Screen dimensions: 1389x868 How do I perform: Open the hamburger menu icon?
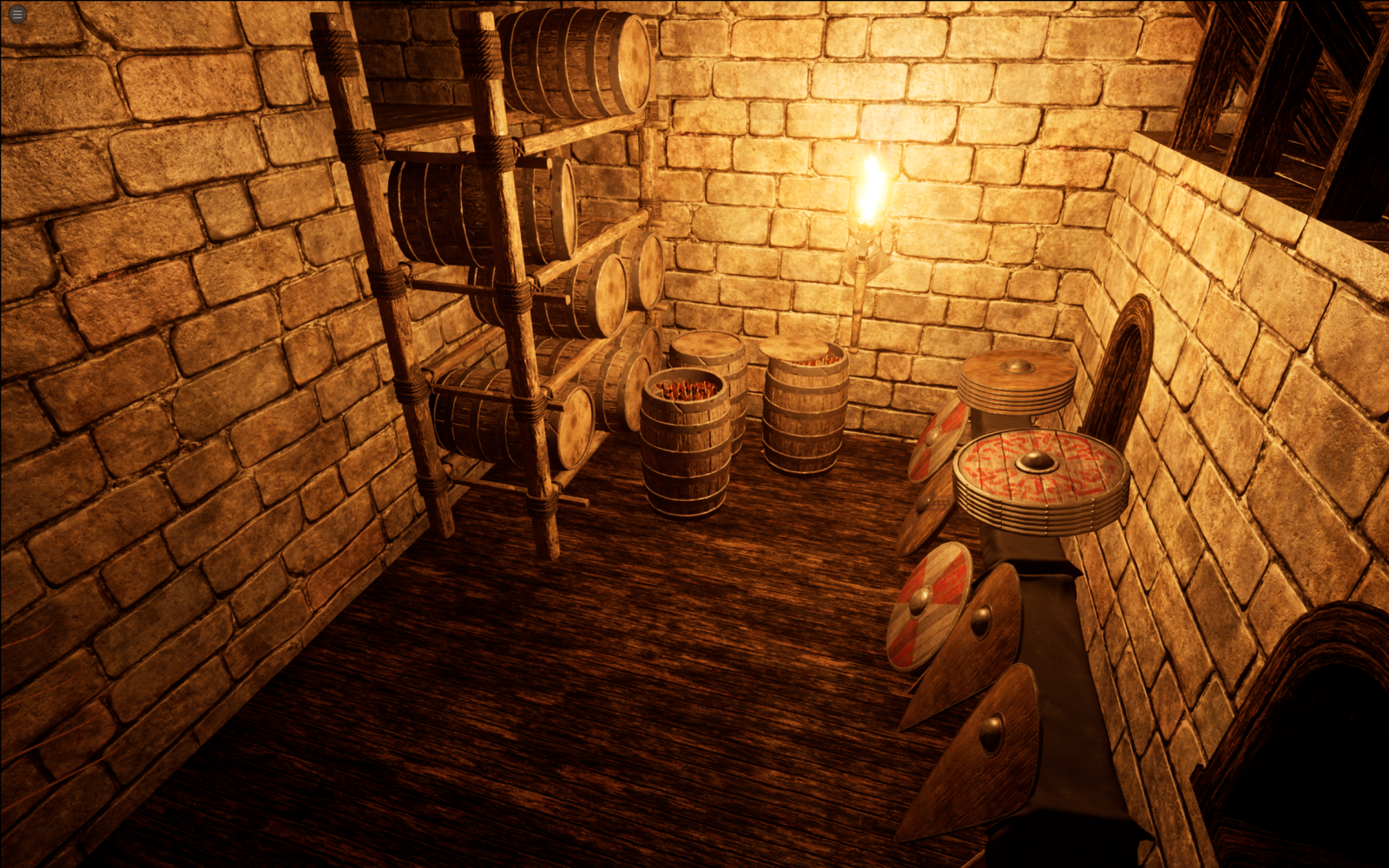point(16,14)
